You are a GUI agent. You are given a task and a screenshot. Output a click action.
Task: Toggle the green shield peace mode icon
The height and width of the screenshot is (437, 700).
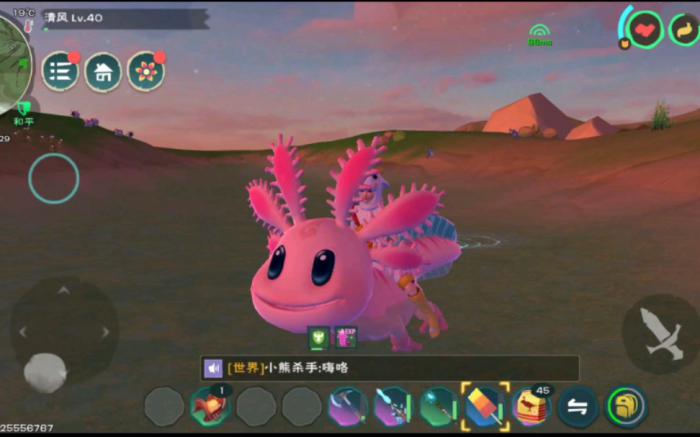[x=23, y=108]
